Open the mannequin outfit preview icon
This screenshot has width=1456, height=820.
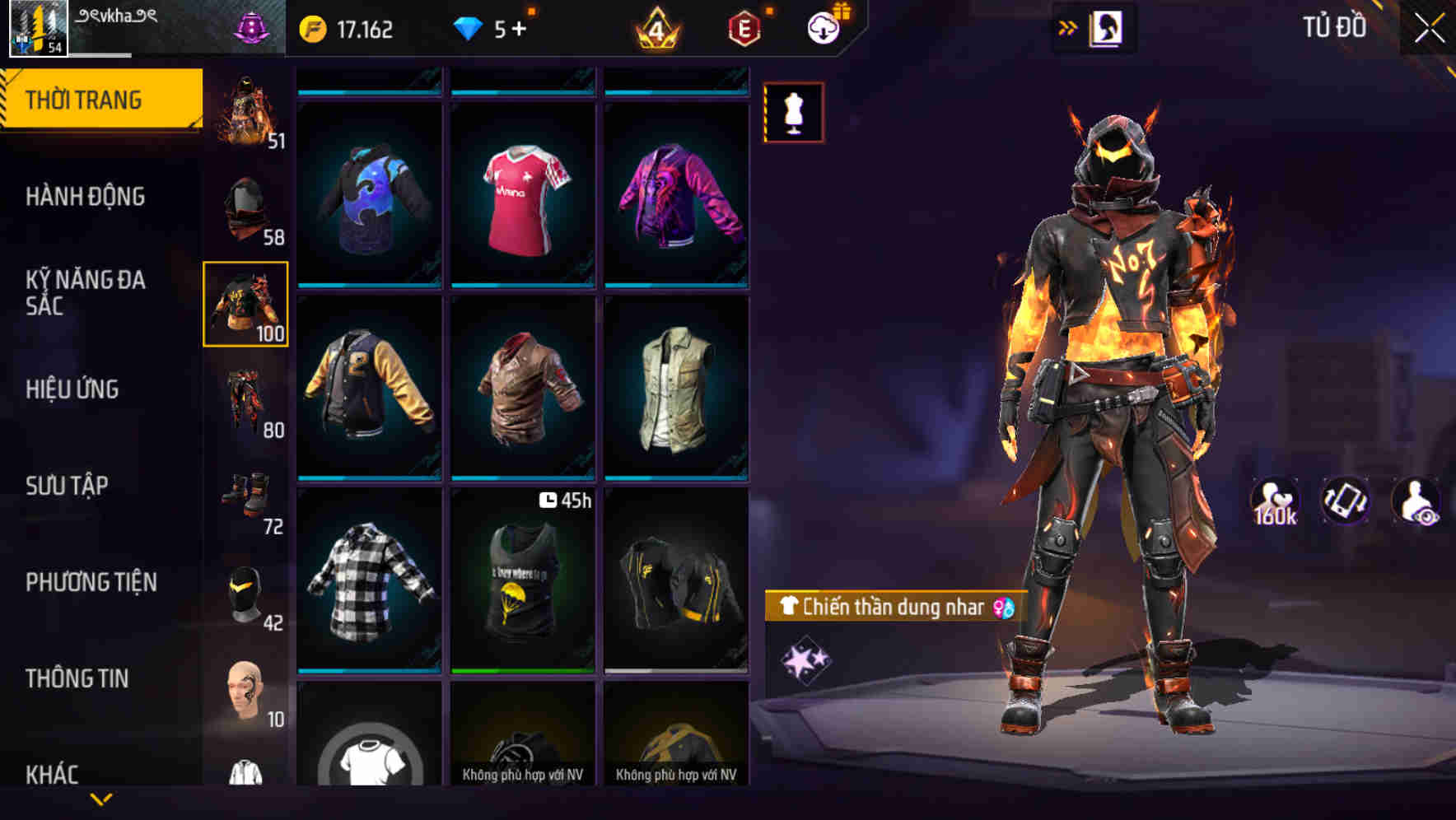pyautogui.click(x=793, y=113)
